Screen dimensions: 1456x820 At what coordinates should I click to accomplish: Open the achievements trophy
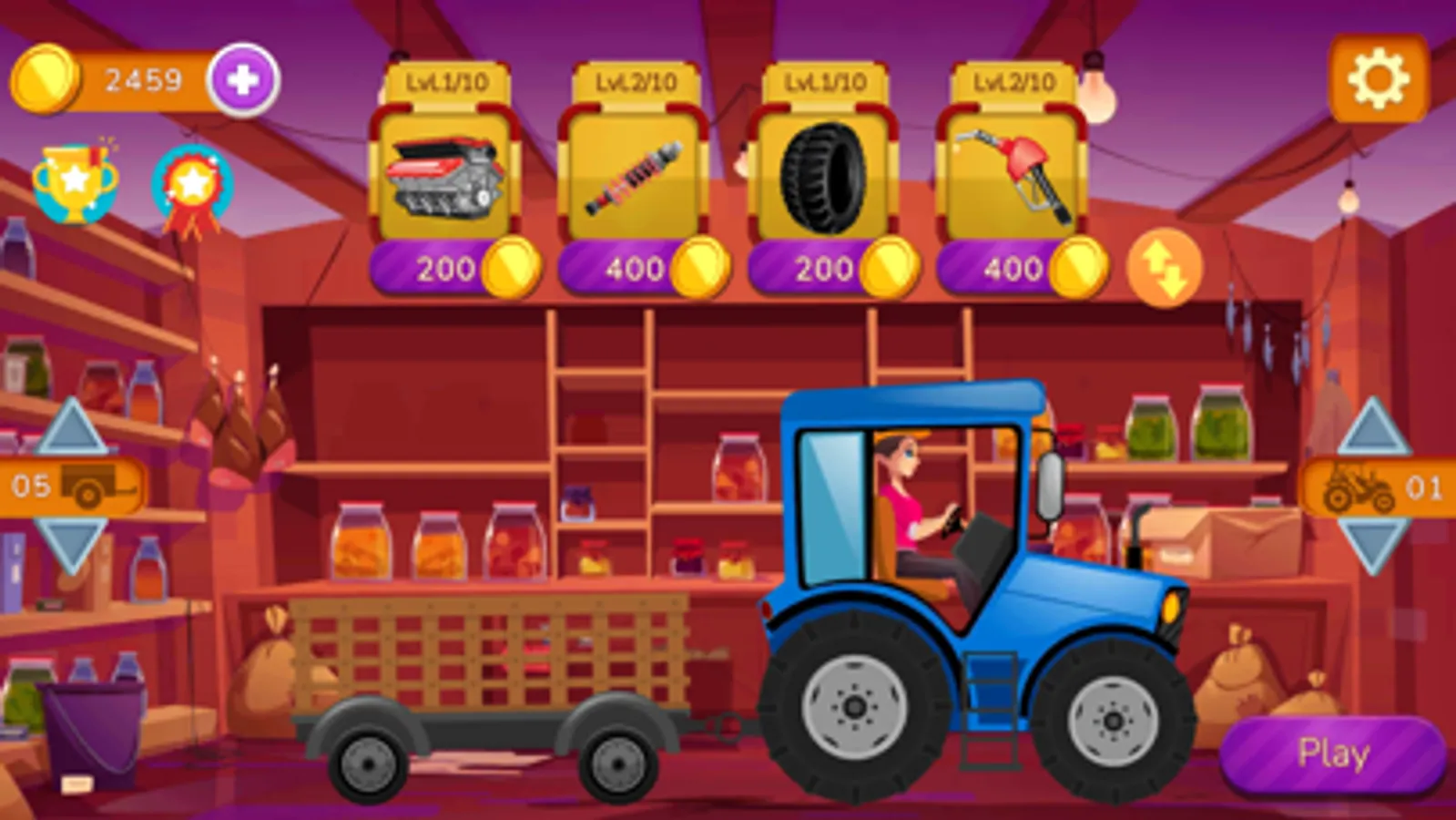point(76,179)
